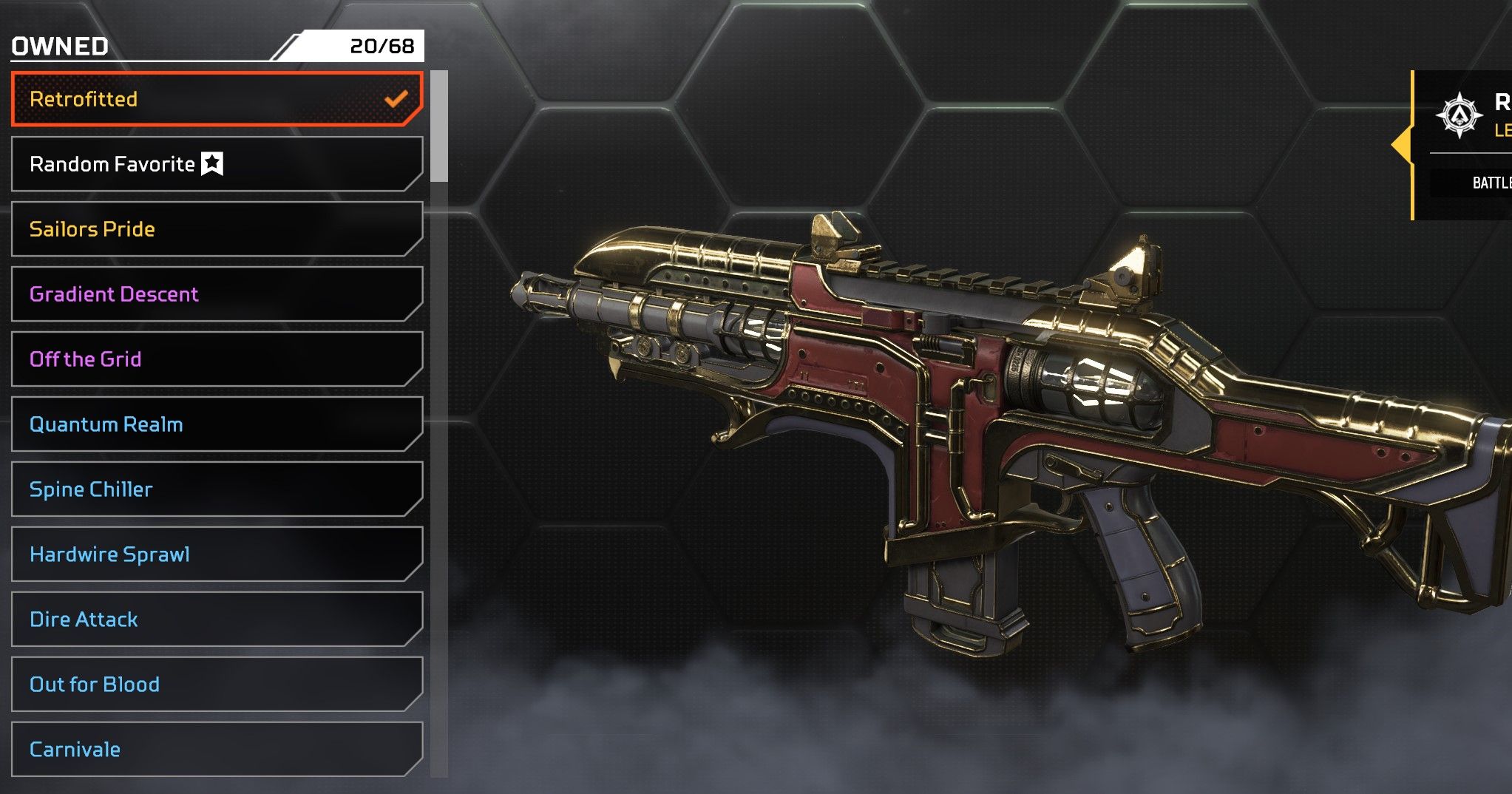Select the Retrofitted weapon skin

click(217, 99)
